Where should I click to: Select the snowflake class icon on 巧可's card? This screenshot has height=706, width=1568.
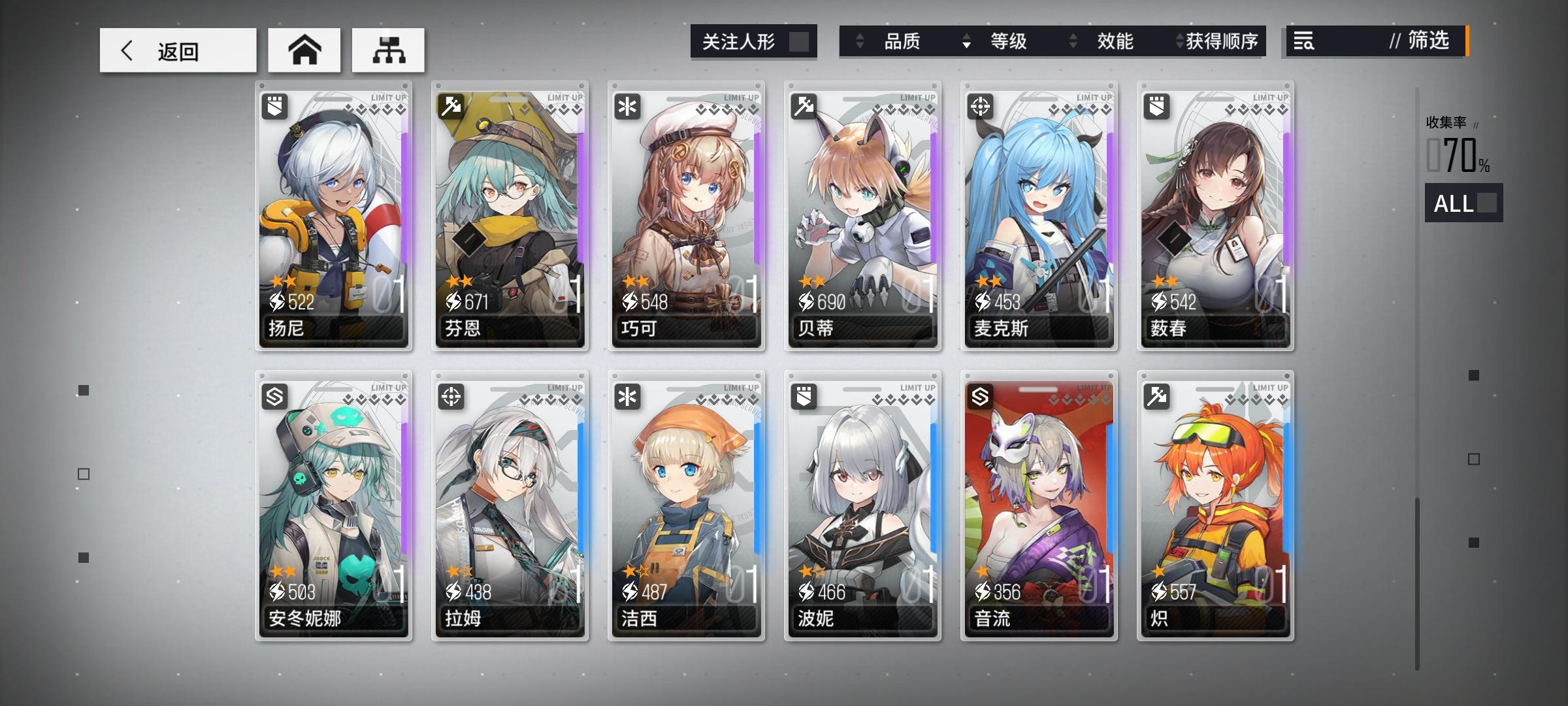626,106
